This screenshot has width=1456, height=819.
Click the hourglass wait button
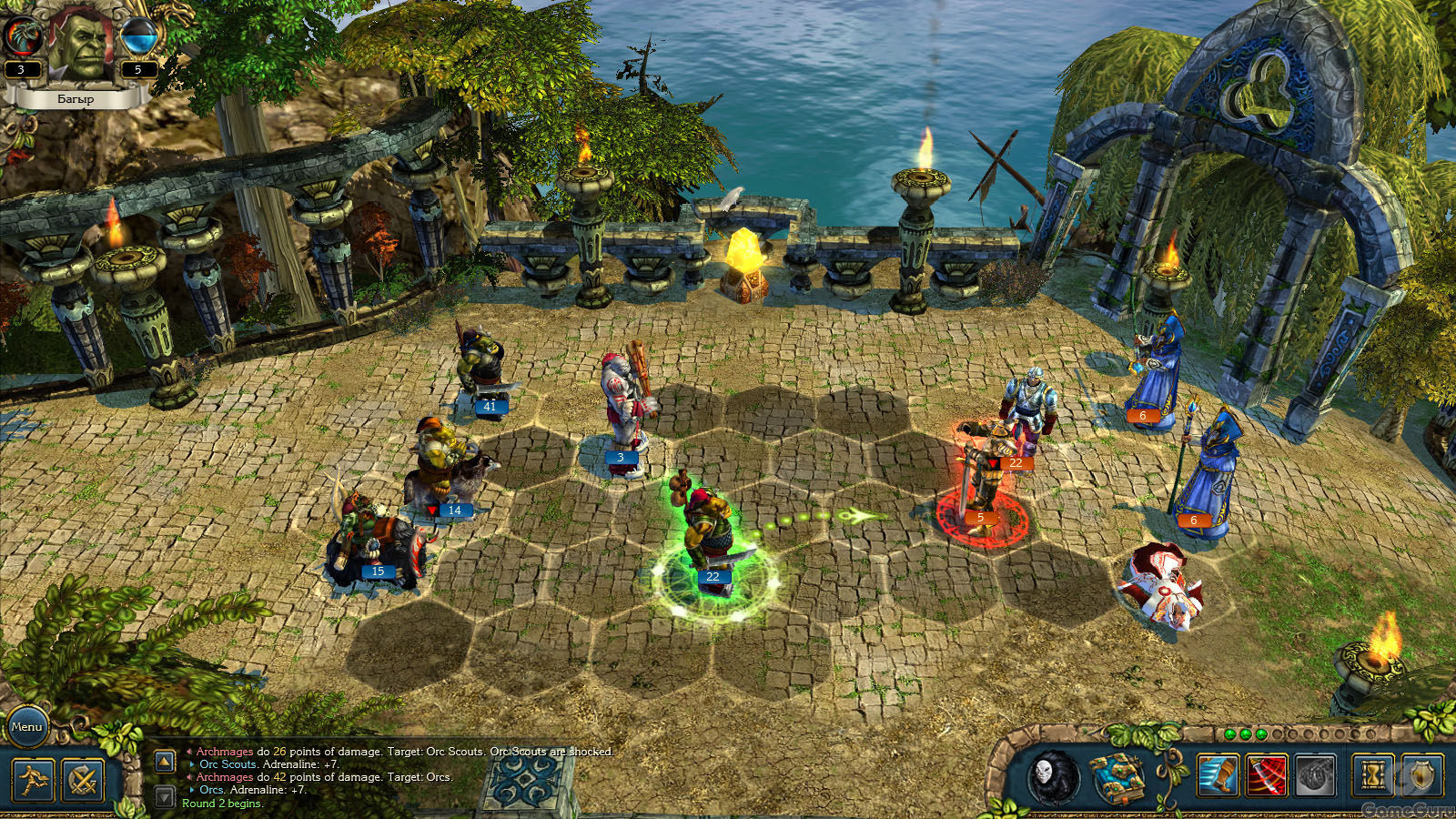(1372, 775)
